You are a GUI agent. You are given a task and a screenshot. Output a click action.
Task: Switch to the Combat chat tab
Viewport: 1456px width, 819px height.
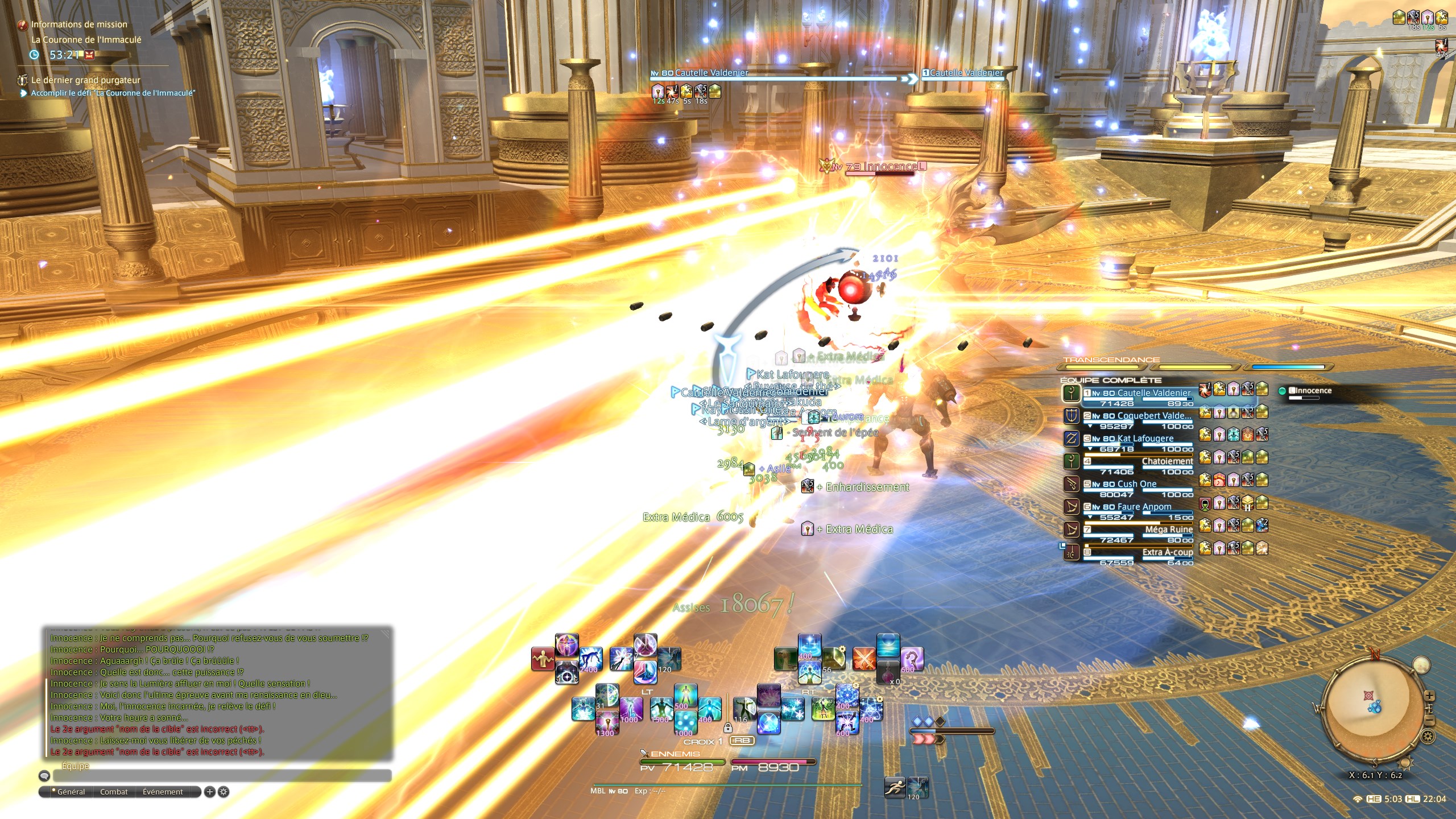point(114,792)
